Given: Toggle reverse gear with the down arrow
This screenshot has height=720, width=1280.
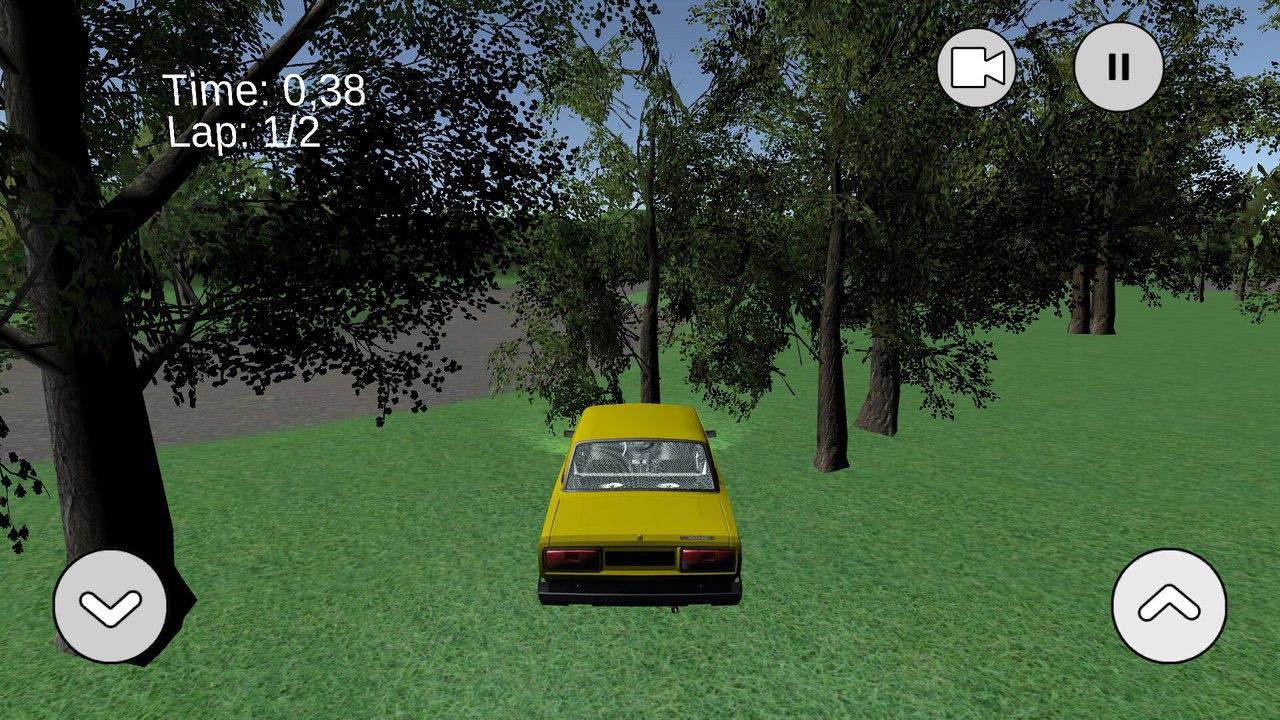Looking at the screenshot, I should coord(110,604).
